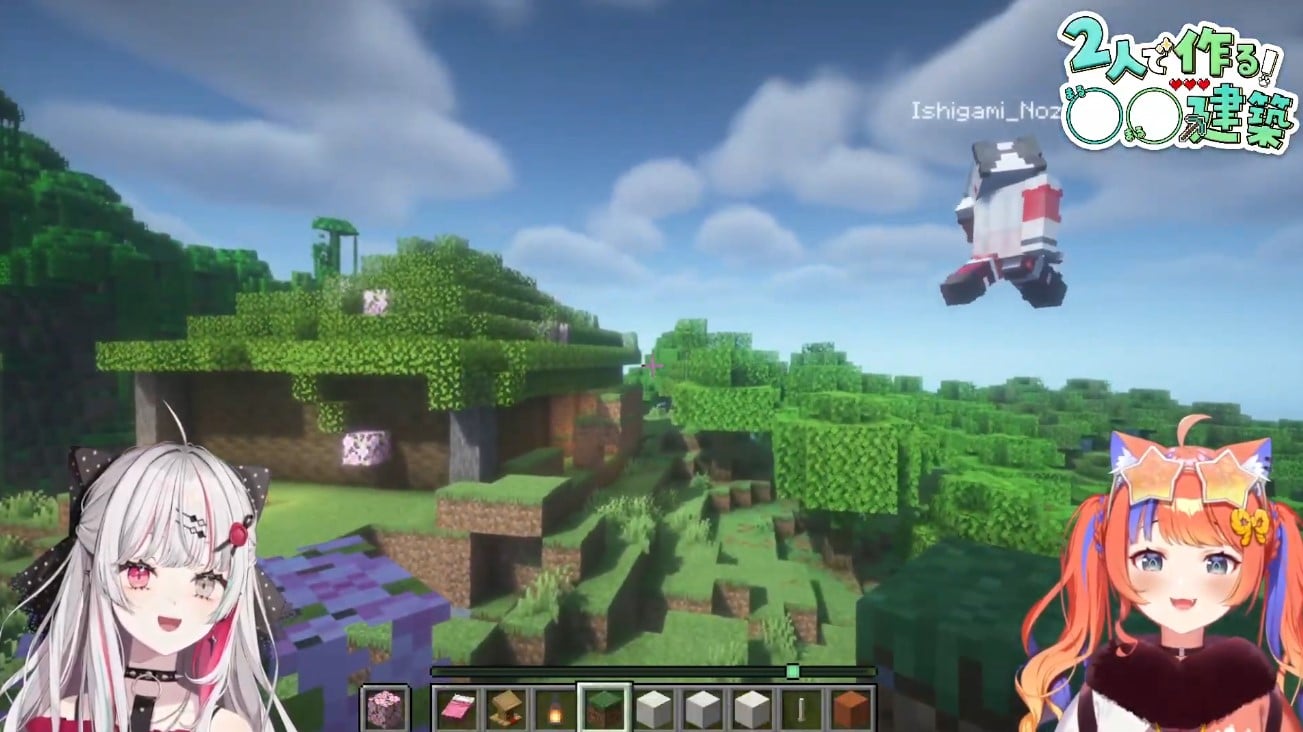Select the lectern hotbar slot
The height and width of the screenshot is (732, 1303).
click(506, 708)
